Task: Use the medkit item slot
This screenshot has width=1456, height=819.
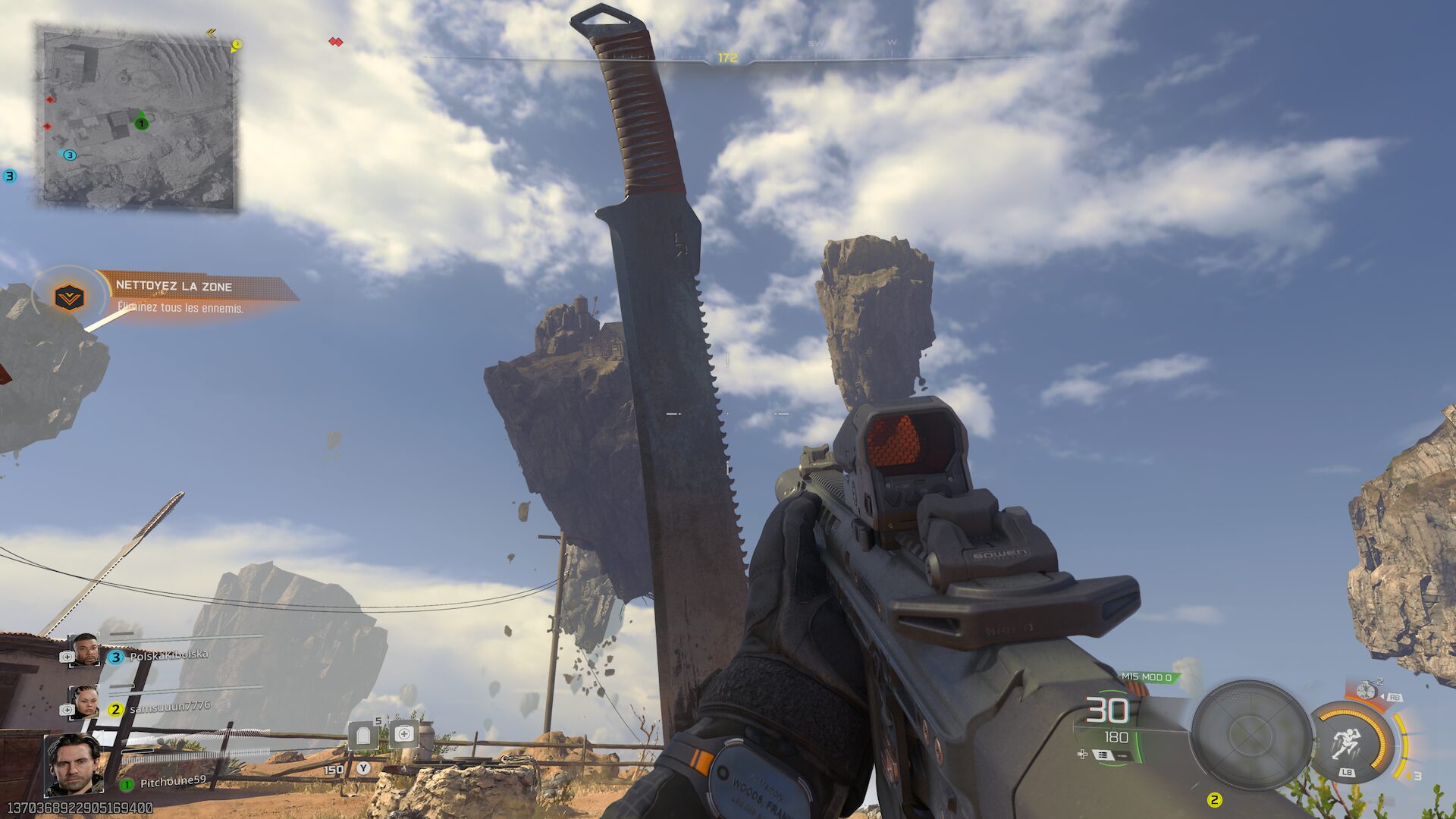Action: click(x=404, y=734)
